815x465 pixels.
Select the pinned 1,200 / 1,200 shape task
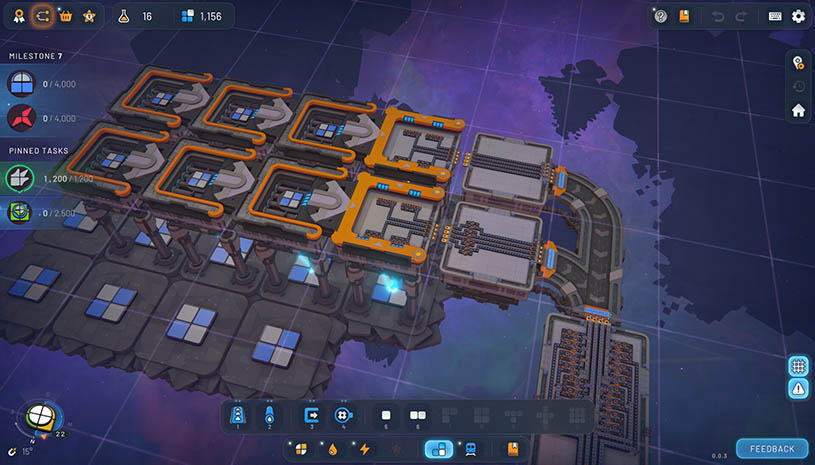tap(21, 178)
